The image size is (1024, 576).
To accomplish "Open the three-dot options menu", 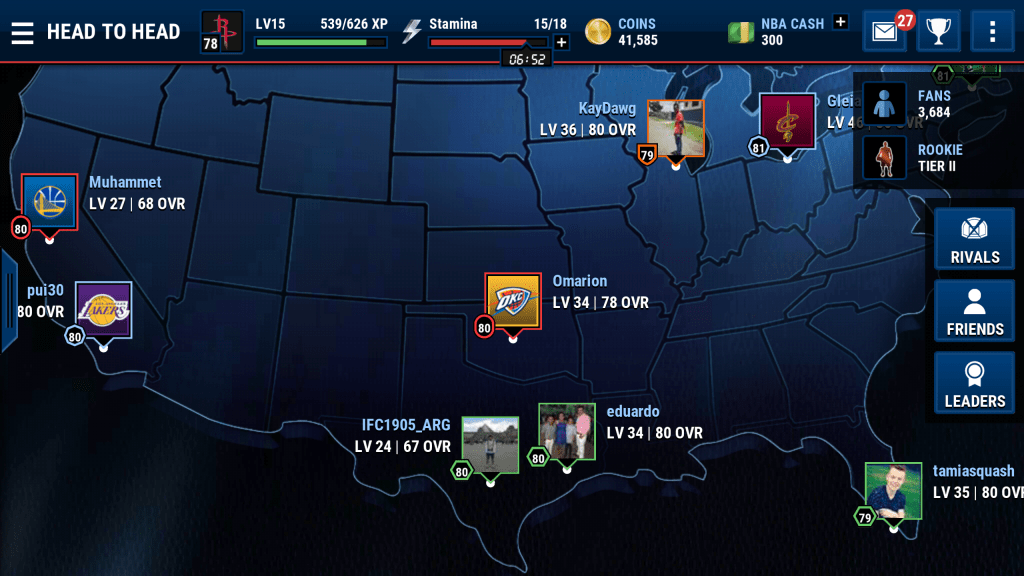I will (992, 32).
